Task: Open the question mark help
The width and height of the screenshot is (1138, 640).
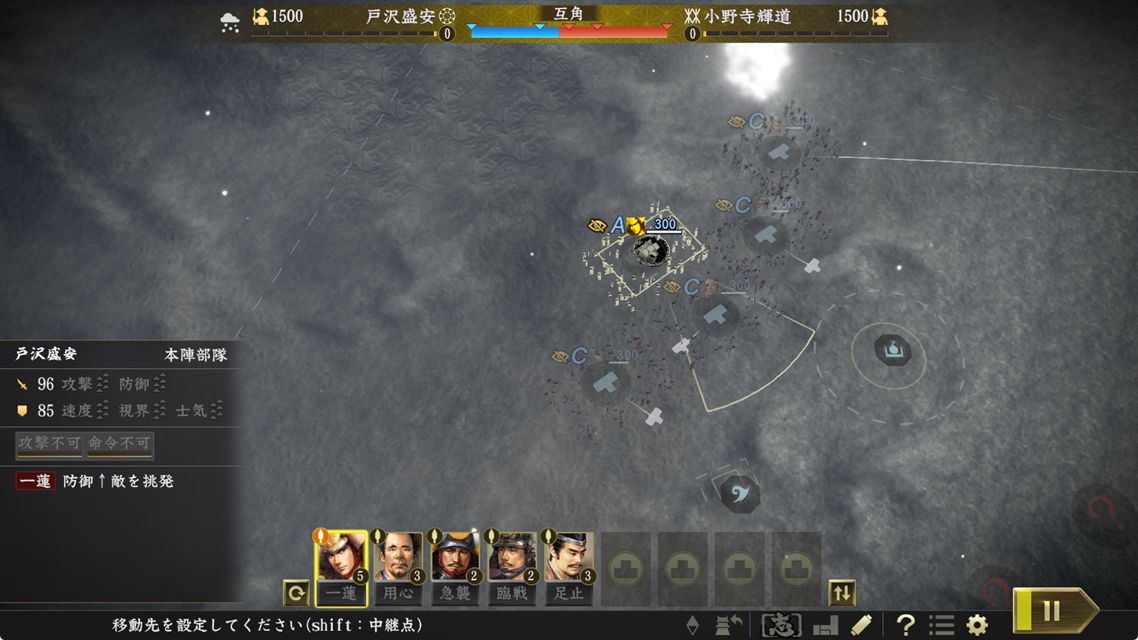Action: pyautogui.click(x=905, y=626)
